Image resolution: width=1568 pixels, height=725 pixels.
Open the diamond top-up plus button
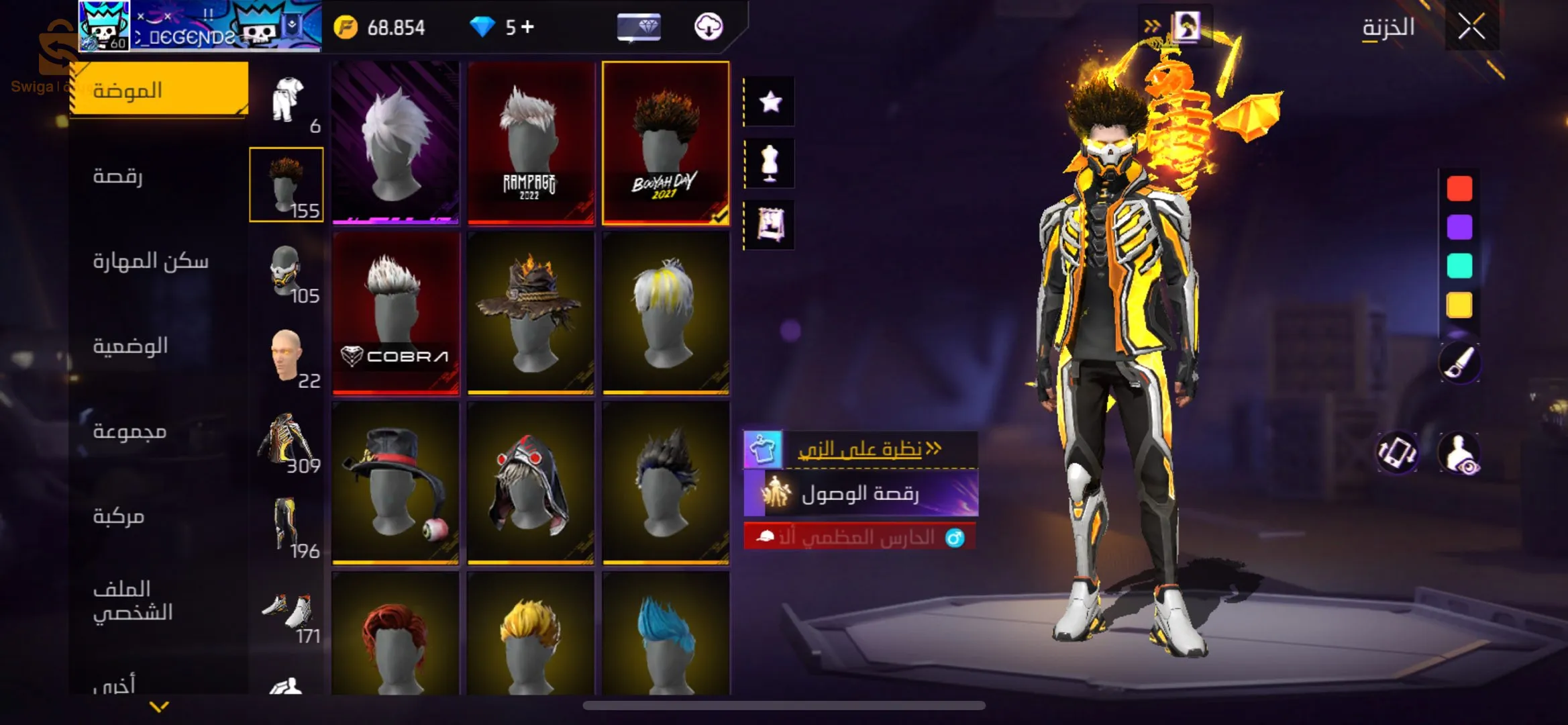click(x=528, y=27)
